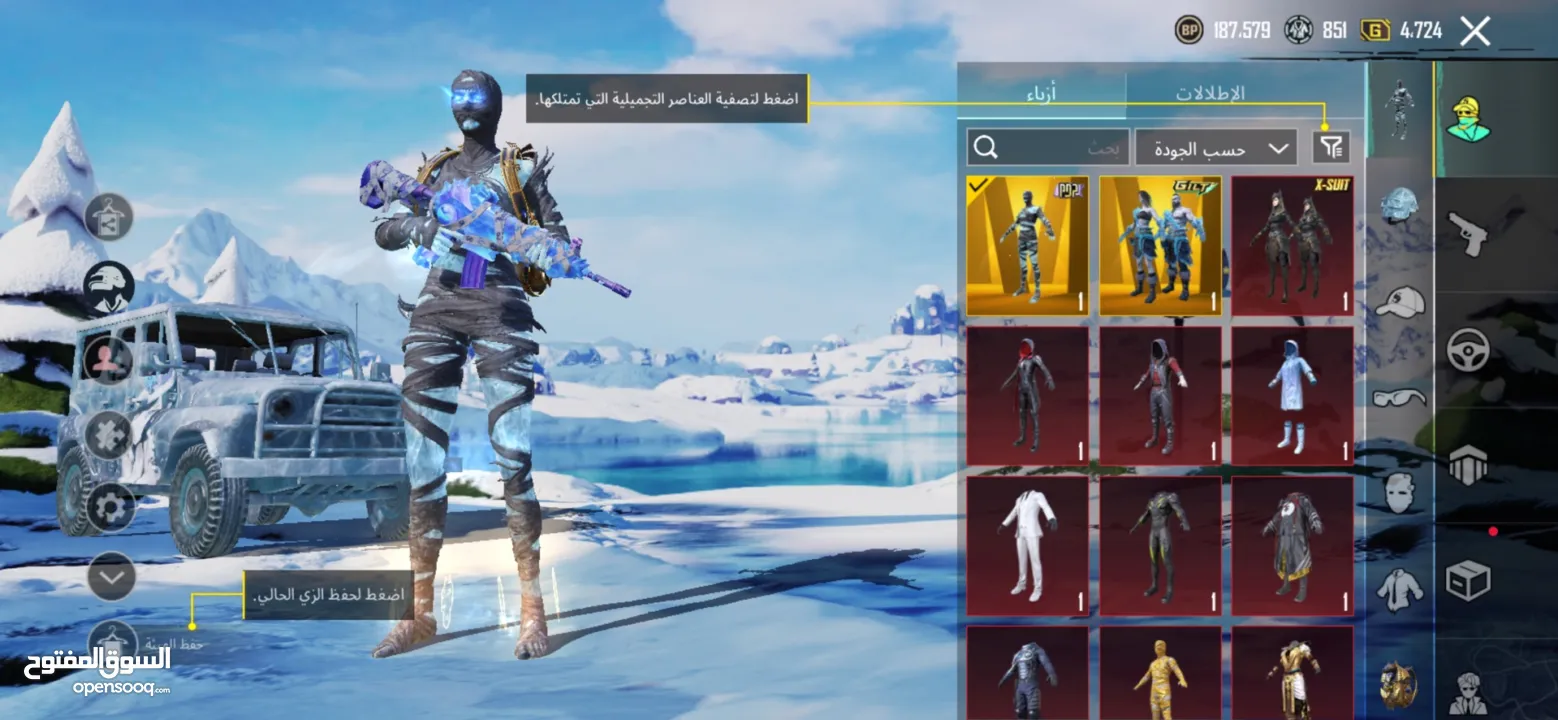
Task: Open the crate box category
Action: tap(1467, 580)
